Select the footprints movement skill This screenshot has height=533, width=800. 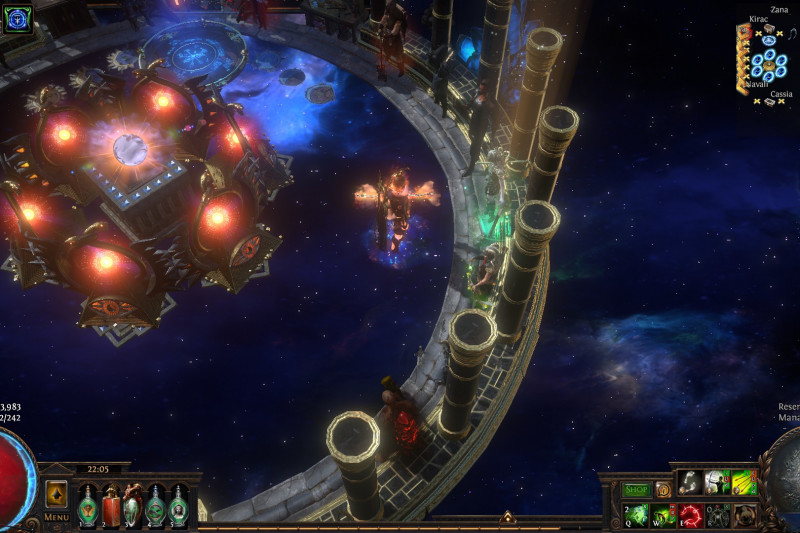(691, 483)
